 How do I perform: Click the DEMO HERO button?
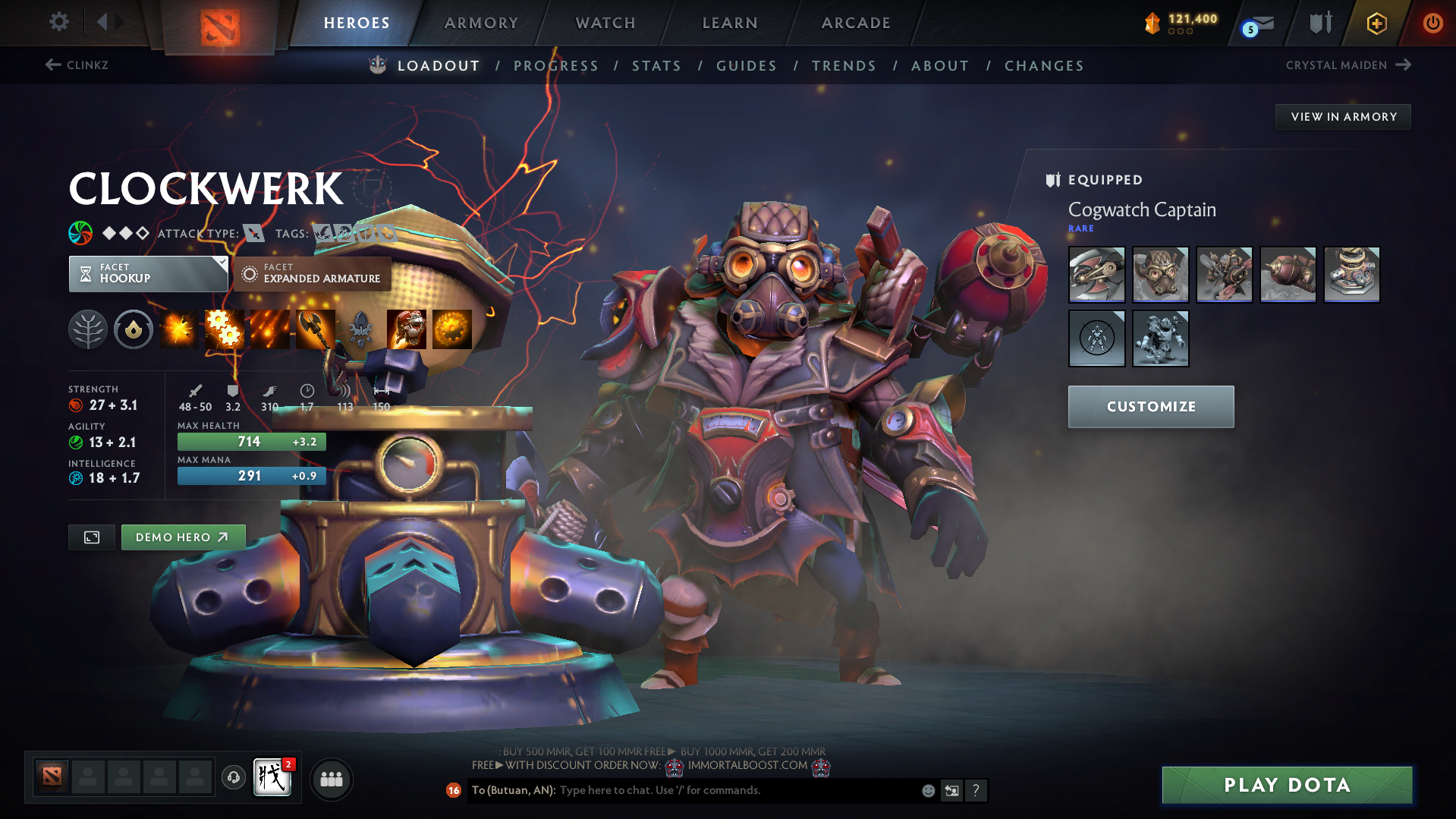coord(183,537)
